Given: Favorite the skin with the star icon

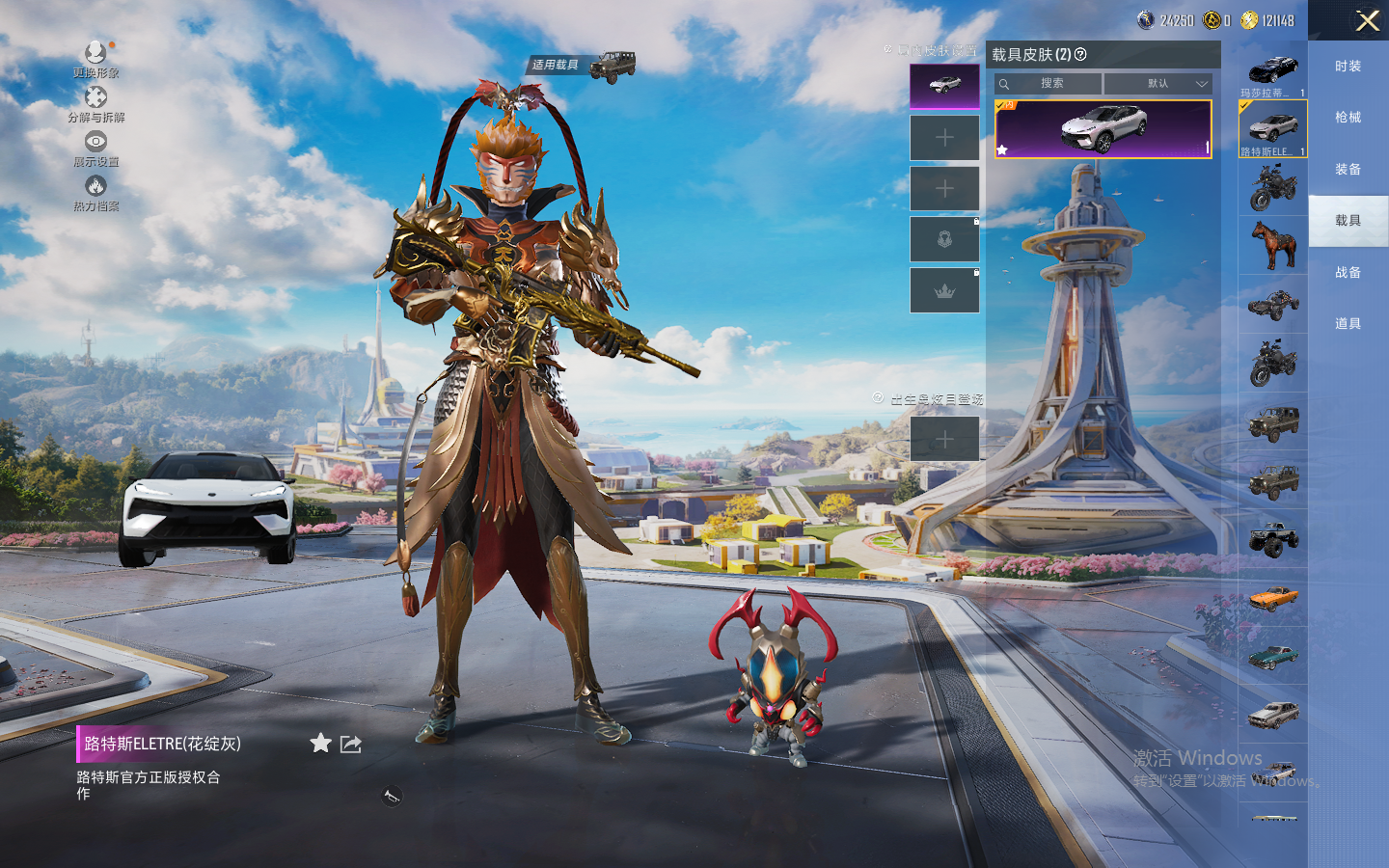Looking at the screenshot, I should tap(320, 743).
